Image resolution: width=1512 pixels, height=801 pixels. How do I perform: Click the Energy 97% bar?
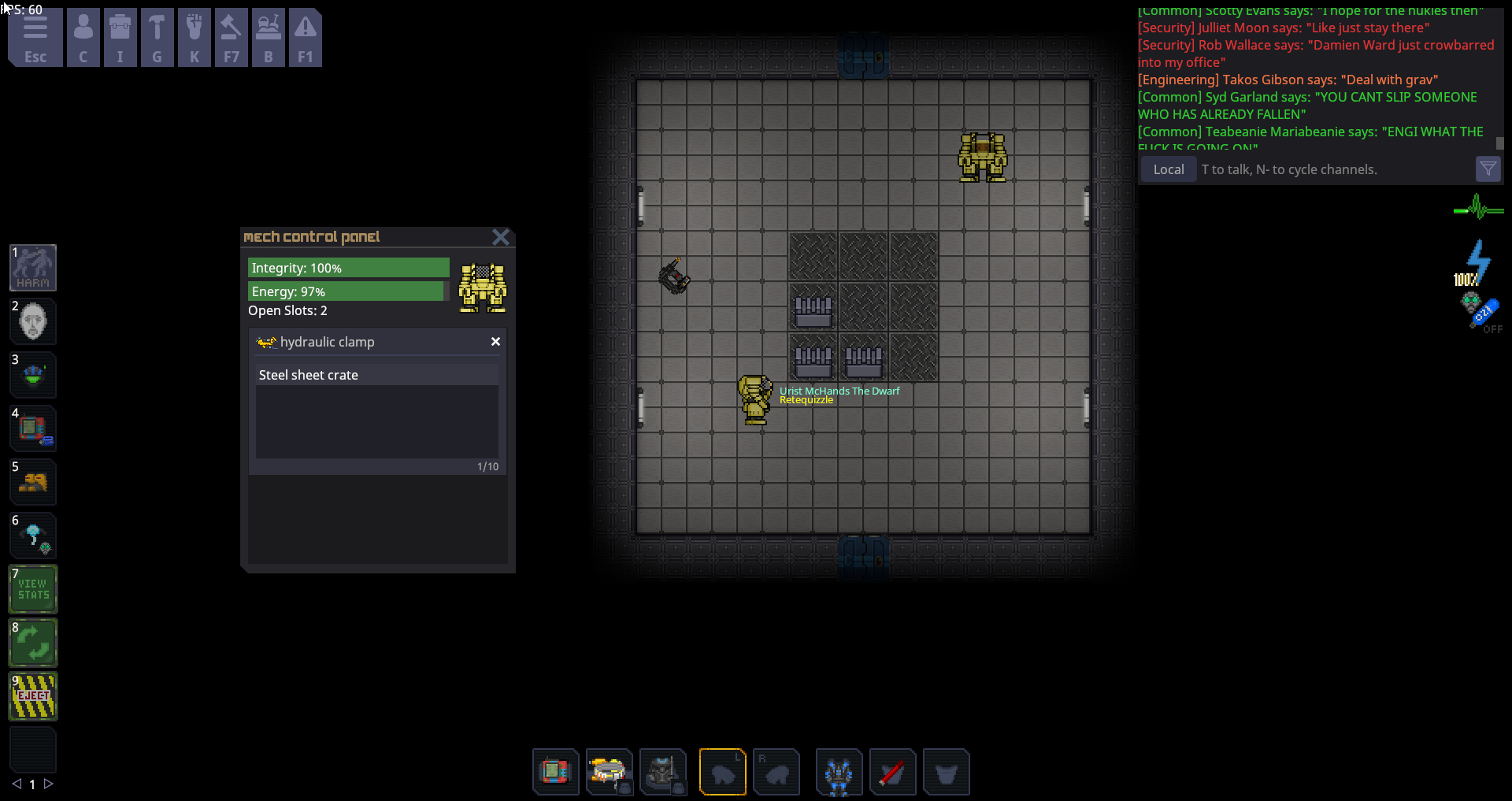pos(346,291)
